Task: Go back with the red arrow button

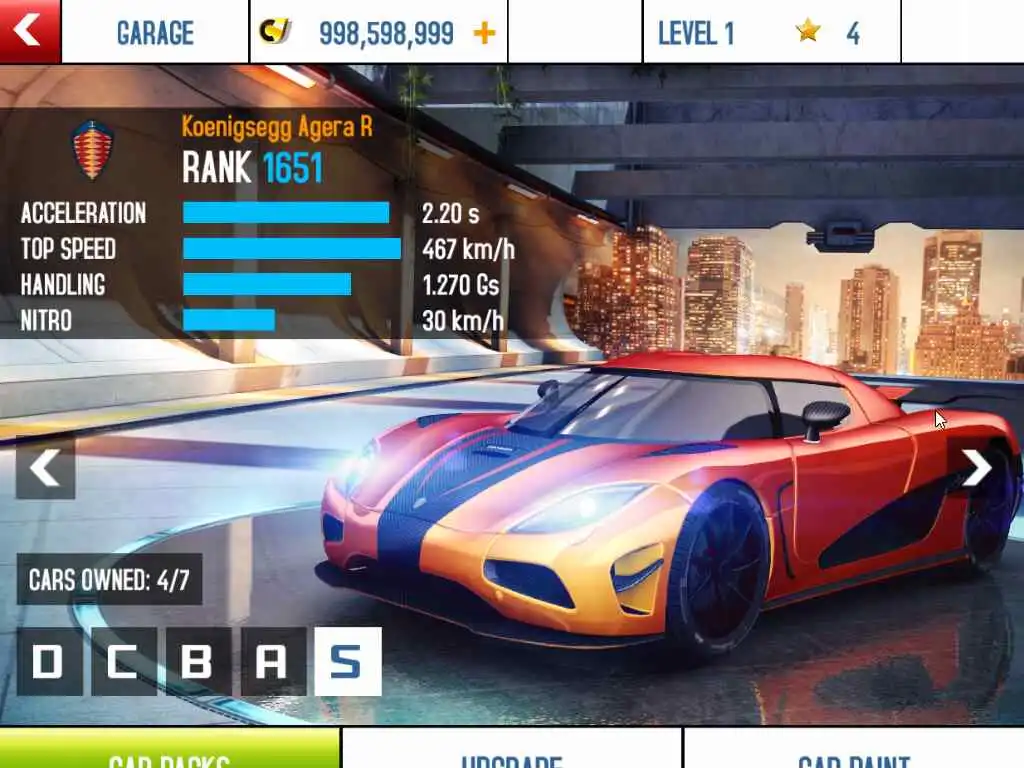Action: [x=29, y=30]
